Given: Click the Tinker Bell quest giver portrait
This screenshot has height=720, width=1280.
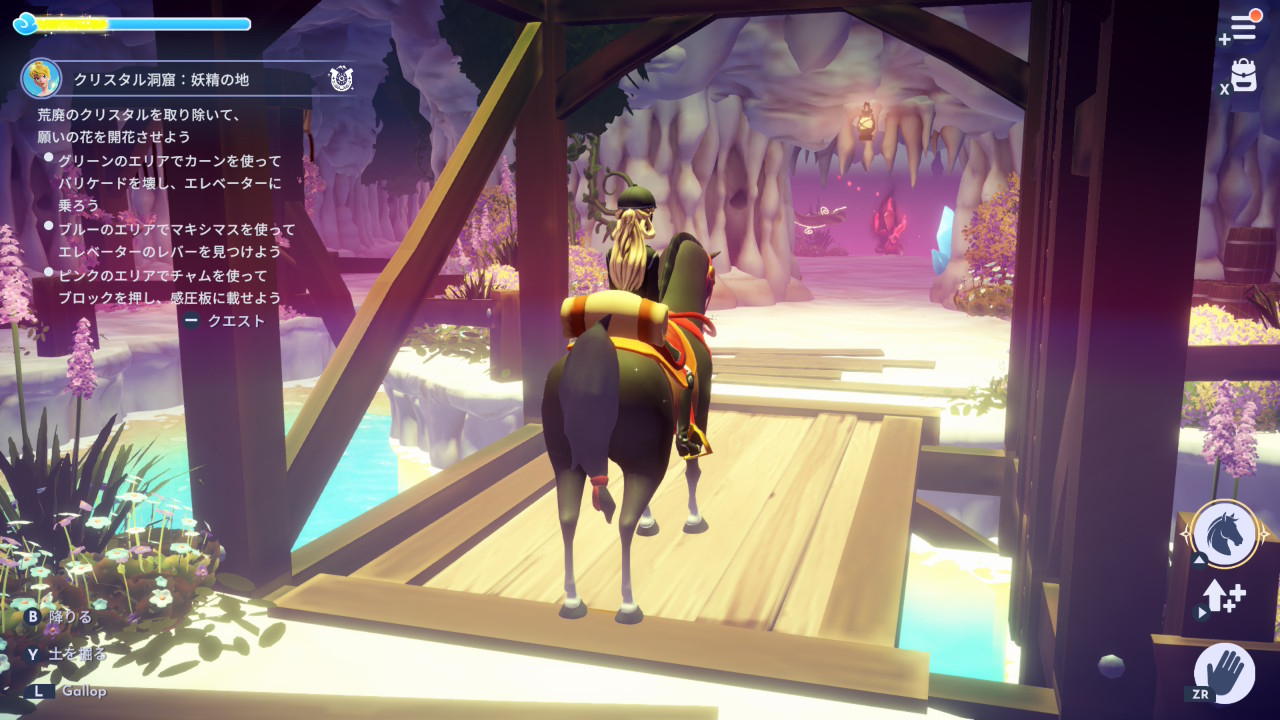Looking at the screenshot, I should tap(41, 78).
